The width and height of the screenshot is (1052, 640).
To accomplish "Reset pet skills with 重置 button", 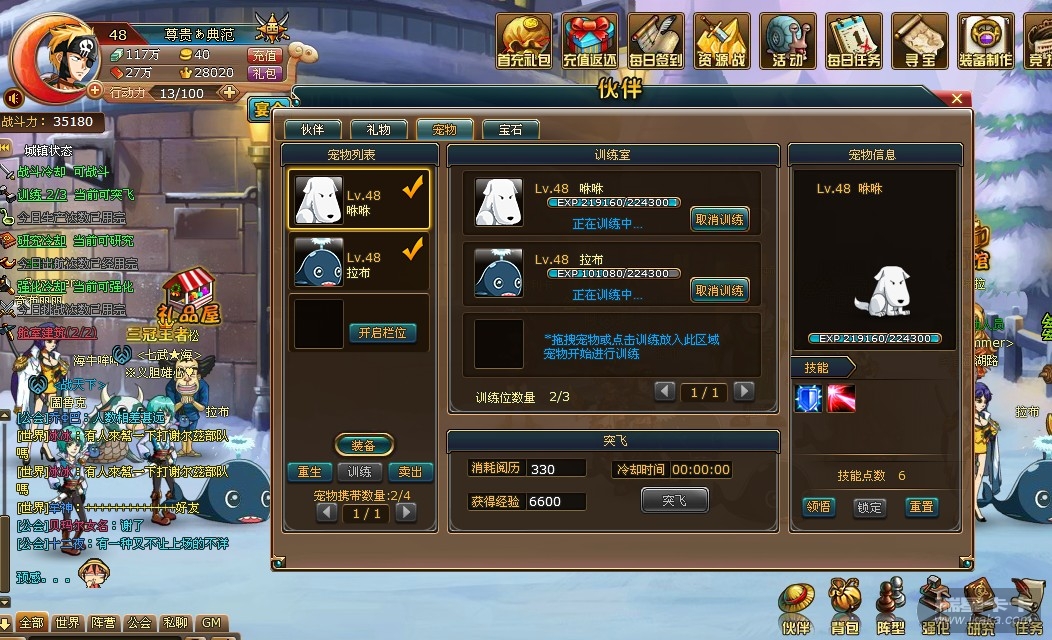I will point(921,507).
